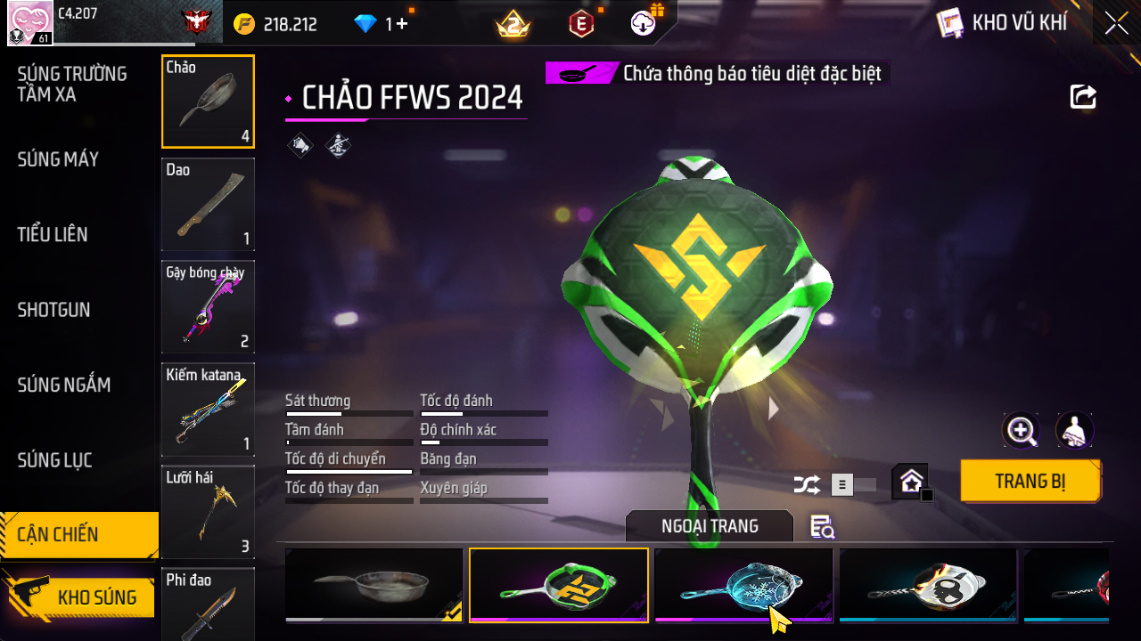Select the Kiếm katana weapon slot
Image resolution: width=1141 pixels, height=641 pixels.
pyautogui.click(x=208, y=409)
